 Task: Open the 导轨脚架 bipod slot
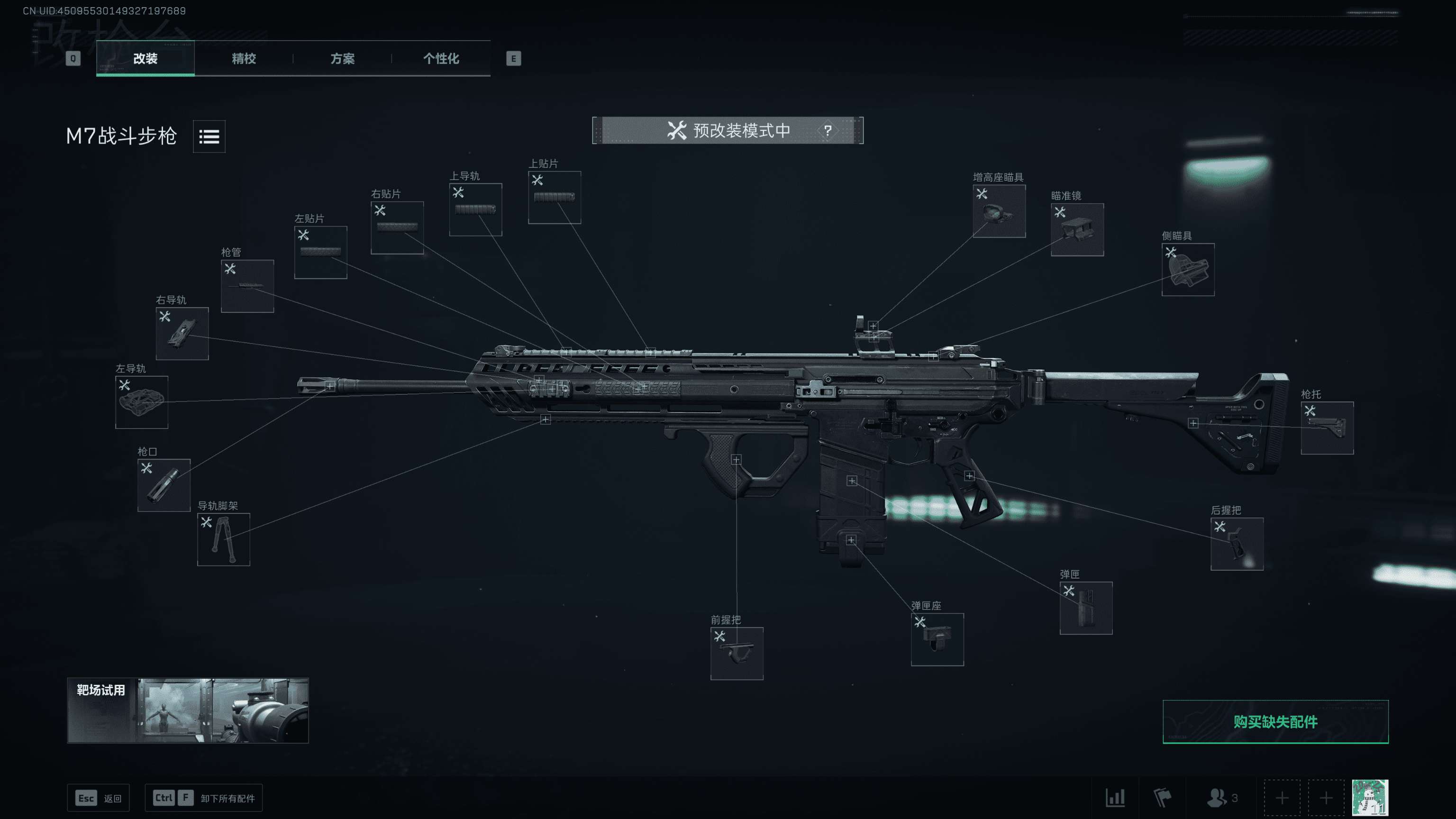coord(223,539)
